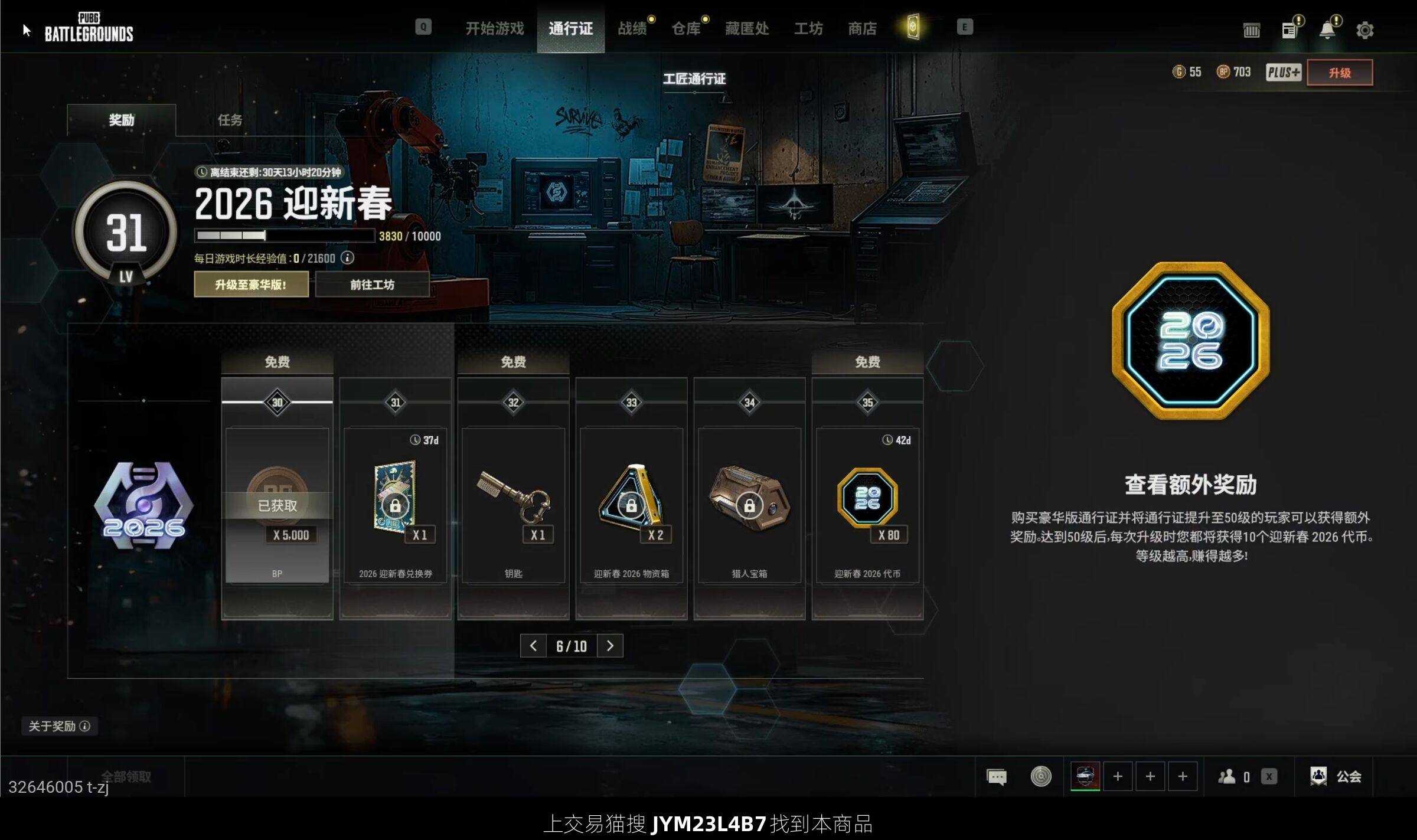The image size is (1417, 840).
Task: Go to the 商店 shop
Action: pos(862,28)
